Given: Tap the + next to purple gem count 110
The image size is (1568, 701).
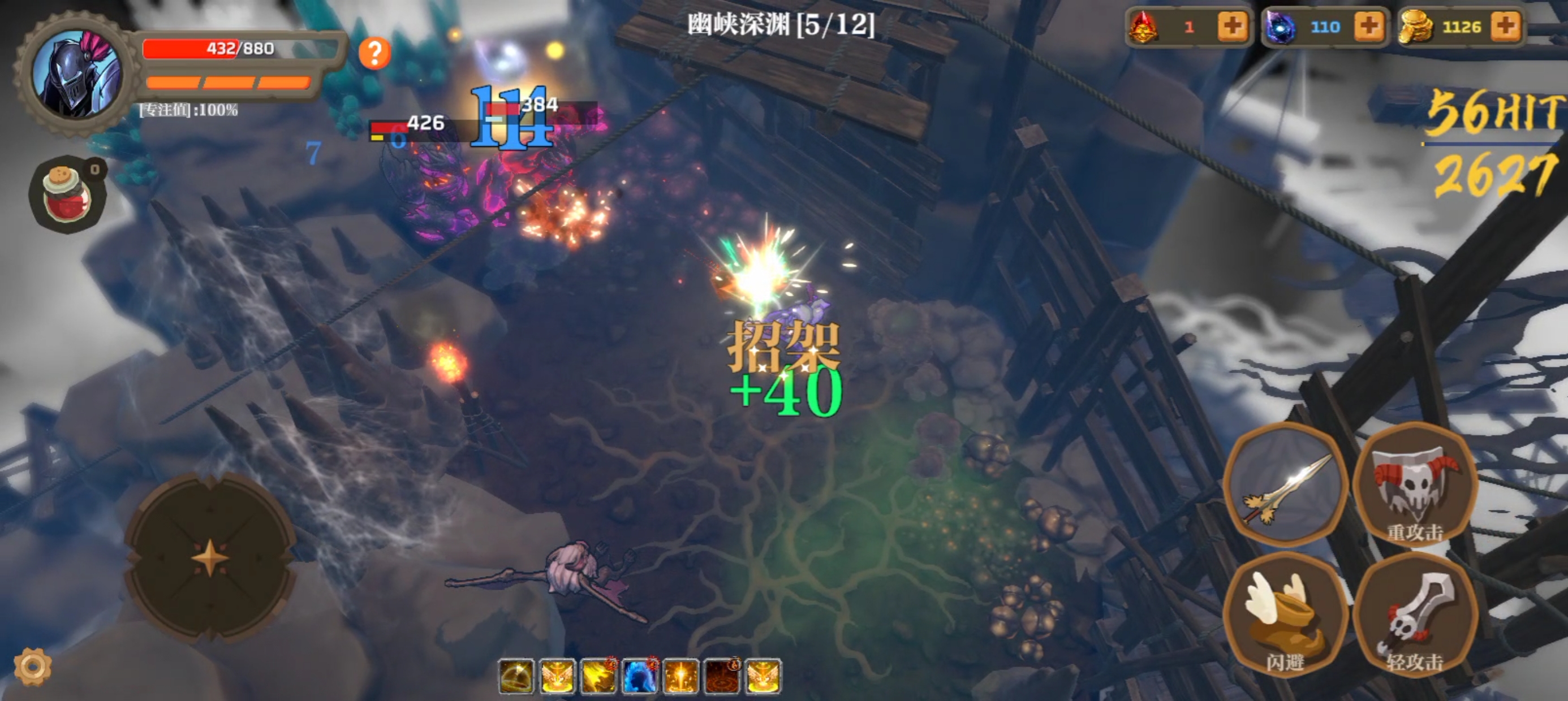Looking at the screenshot, I should coord(1369,27).
